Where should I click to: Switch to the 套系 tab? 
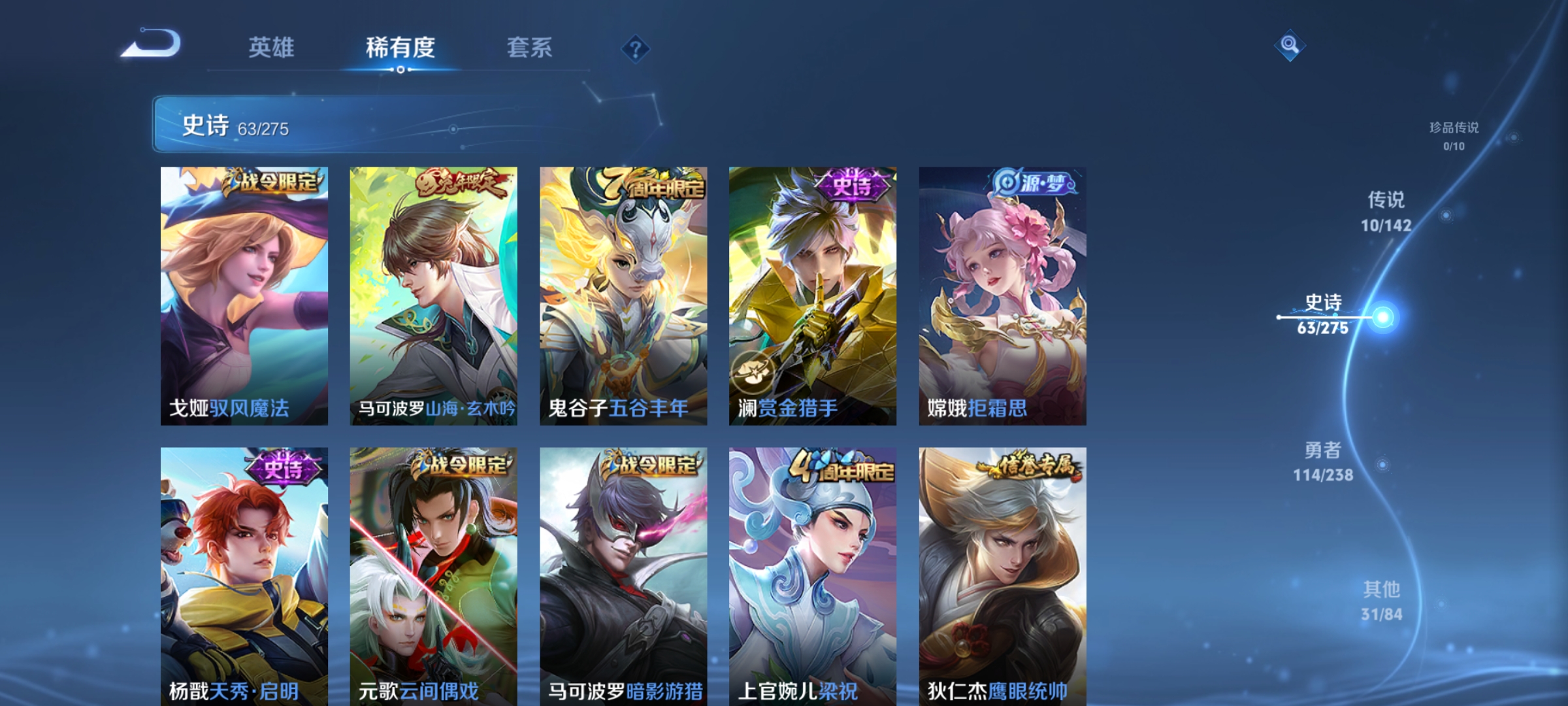point(529,48)
